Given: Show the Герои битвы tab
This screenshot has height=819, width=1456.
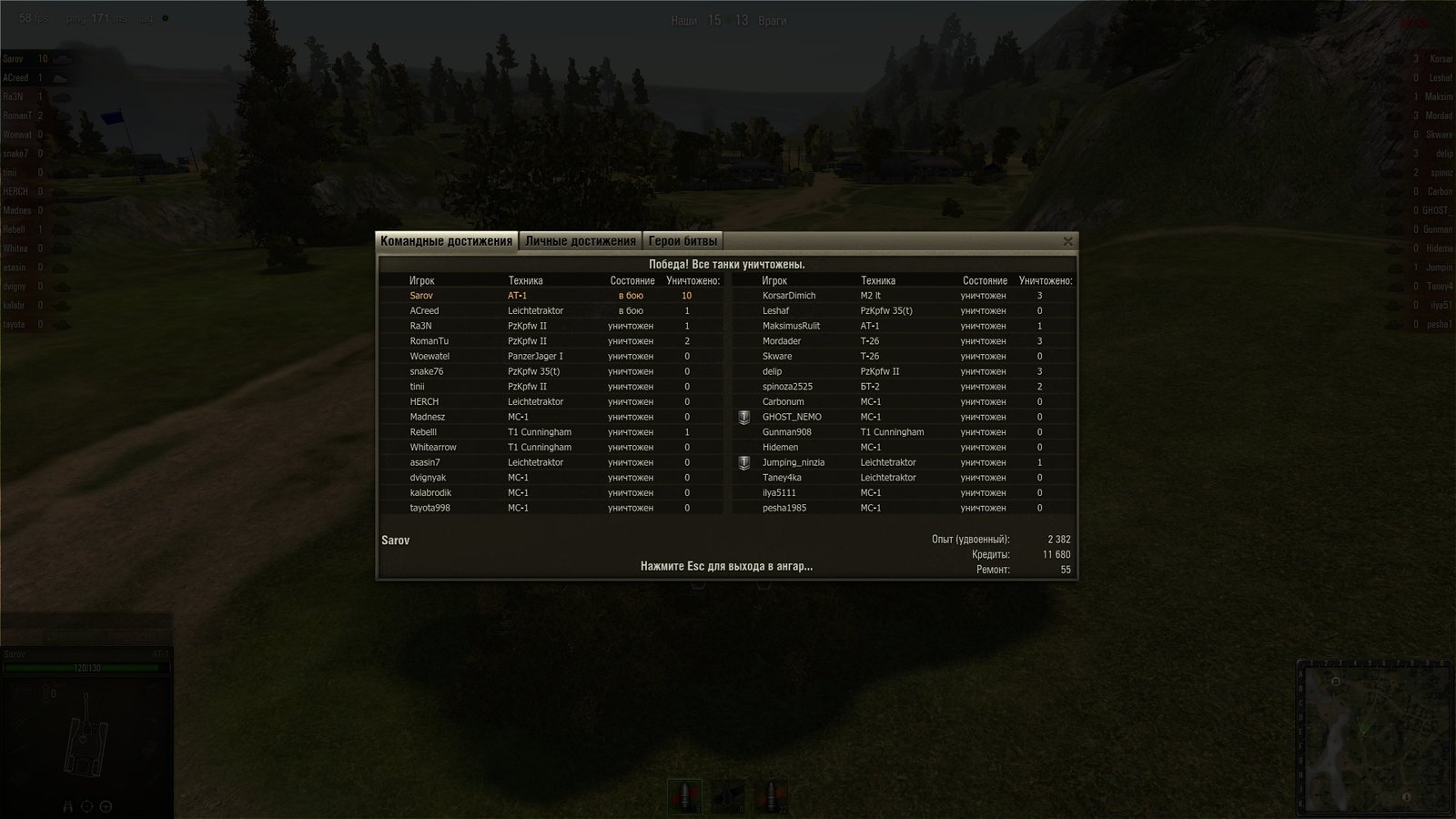Looking at the screenshot, I should 682,241.
